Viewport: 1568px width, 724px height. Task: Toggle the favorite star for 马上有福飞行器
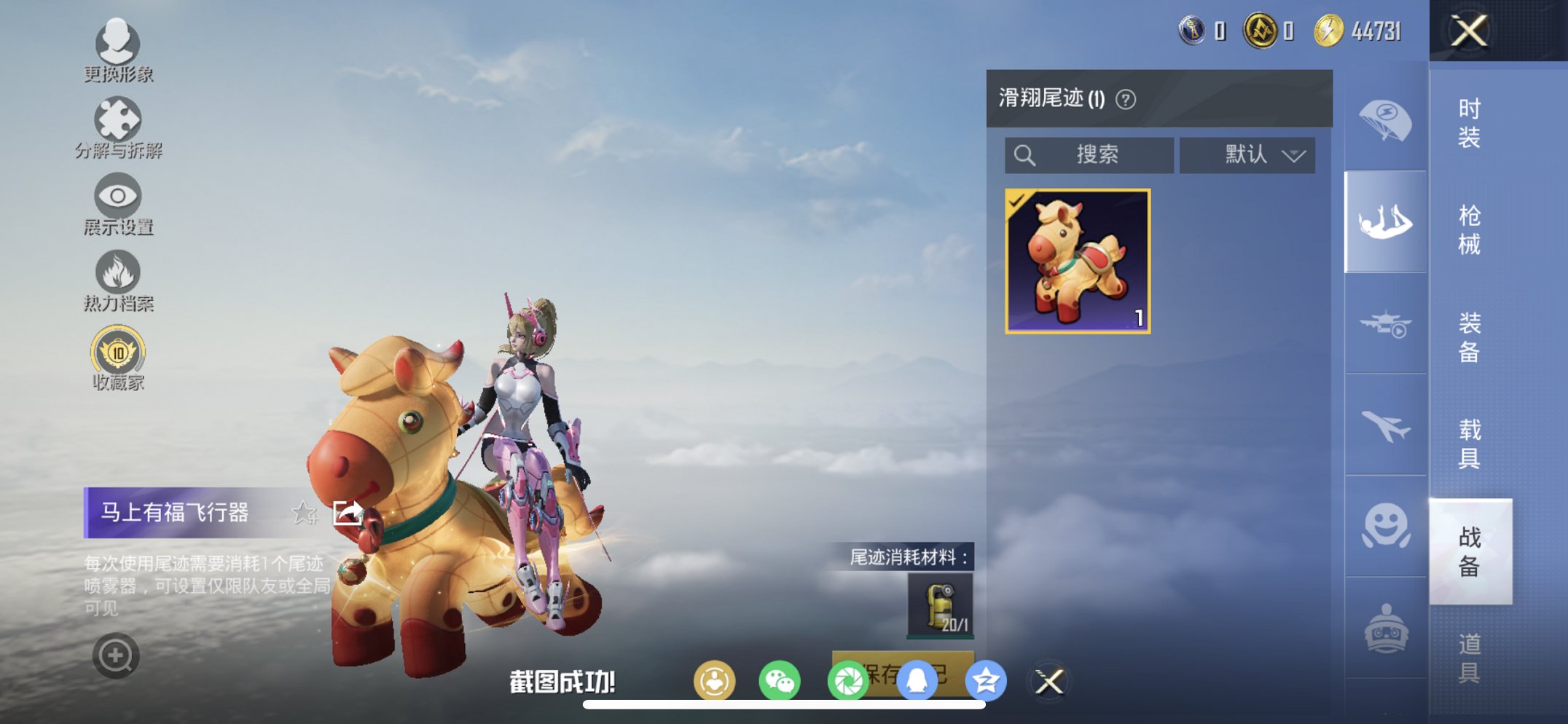coord(303,512)
